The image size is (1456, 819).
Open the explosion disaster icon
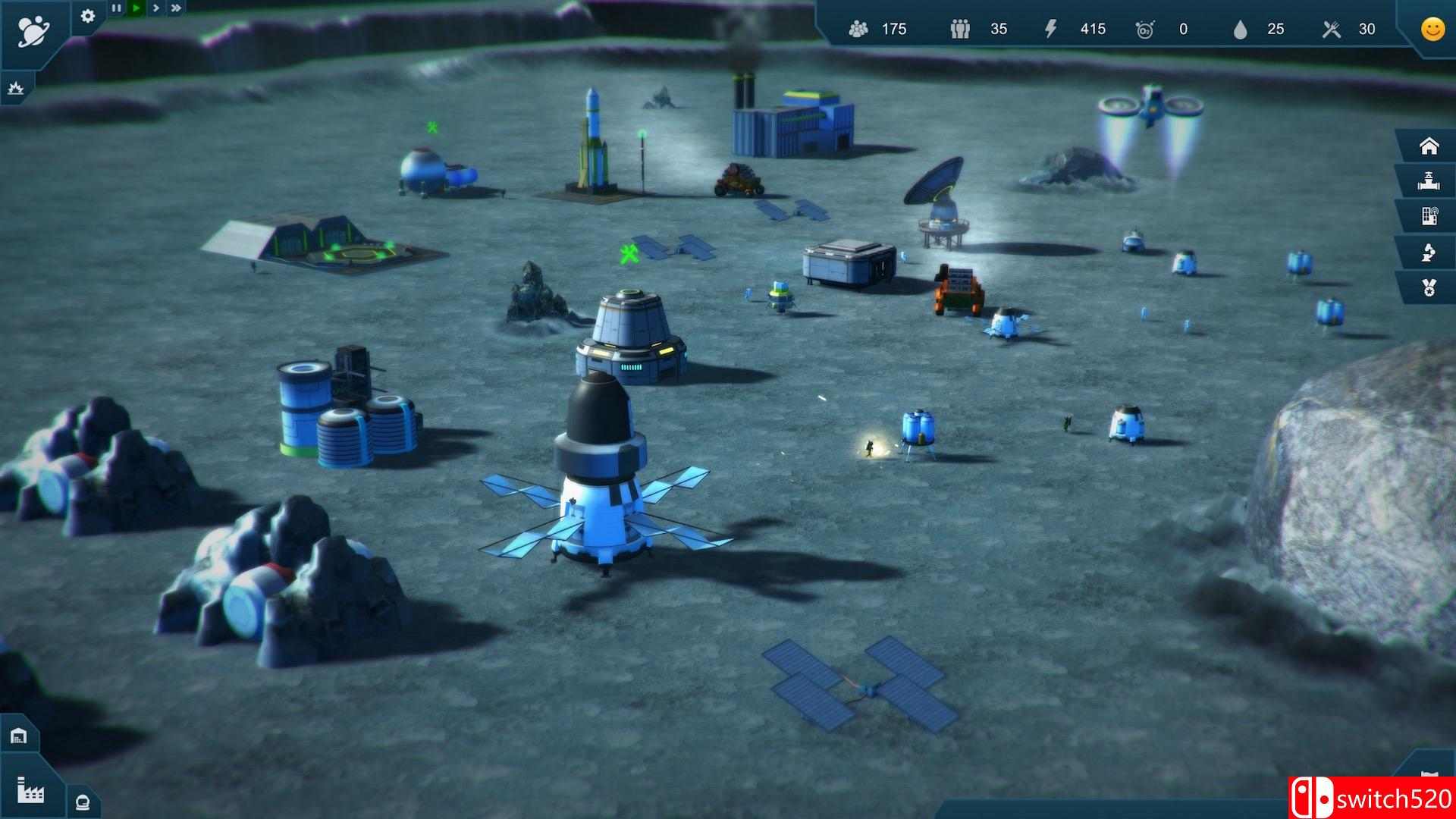[15, 89]
